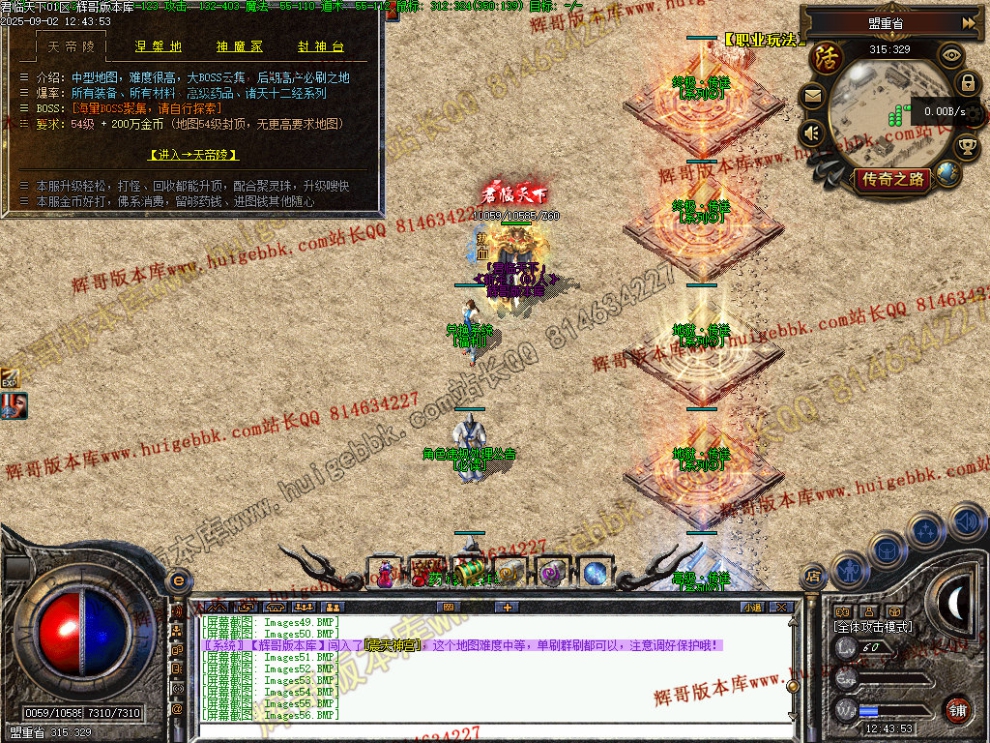Open the 涅槃地 tab
990x743 pixels.
click(157, 47)
